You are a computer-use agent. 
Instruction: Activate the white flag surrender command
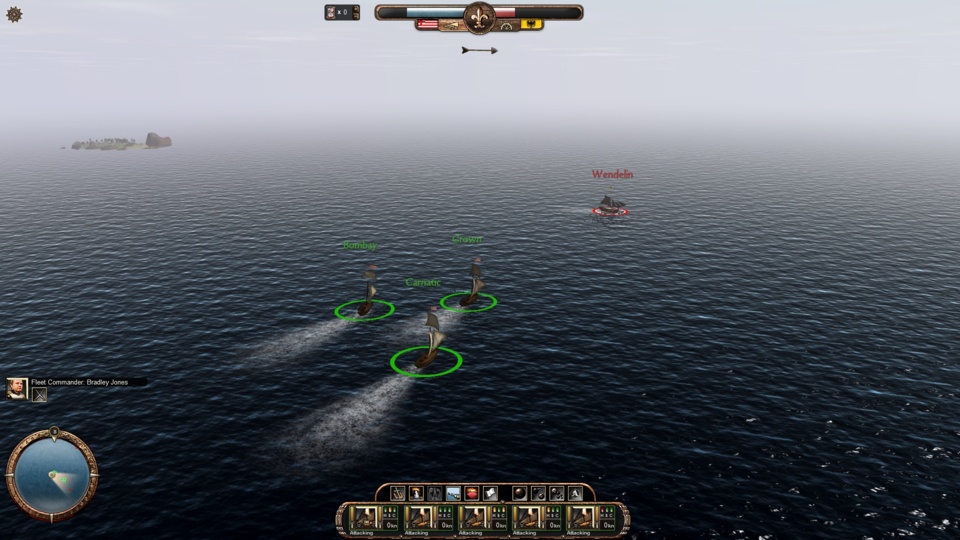490,493
